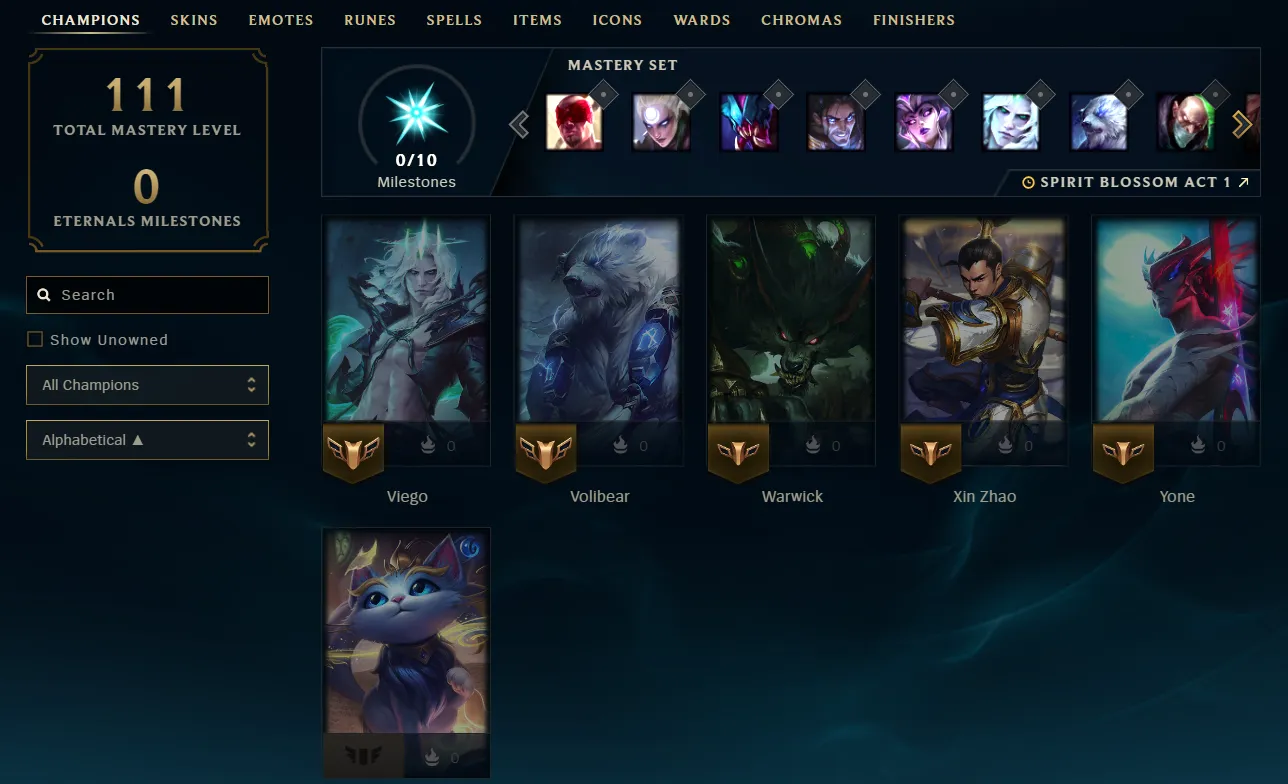Image resolution: width=1288 pixels, height=784 pixels.
Task: Open the Alphabetical sort dropdown
Action: pyautogui.click(x=147, y=440)
